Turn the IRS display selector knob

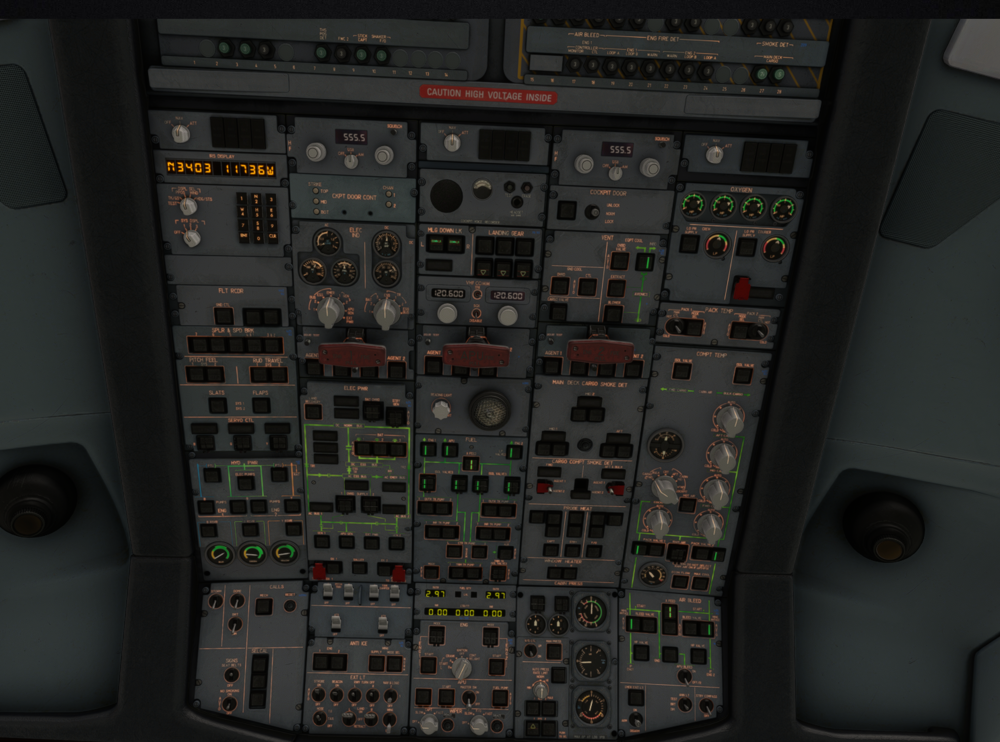tap(188, 205)
